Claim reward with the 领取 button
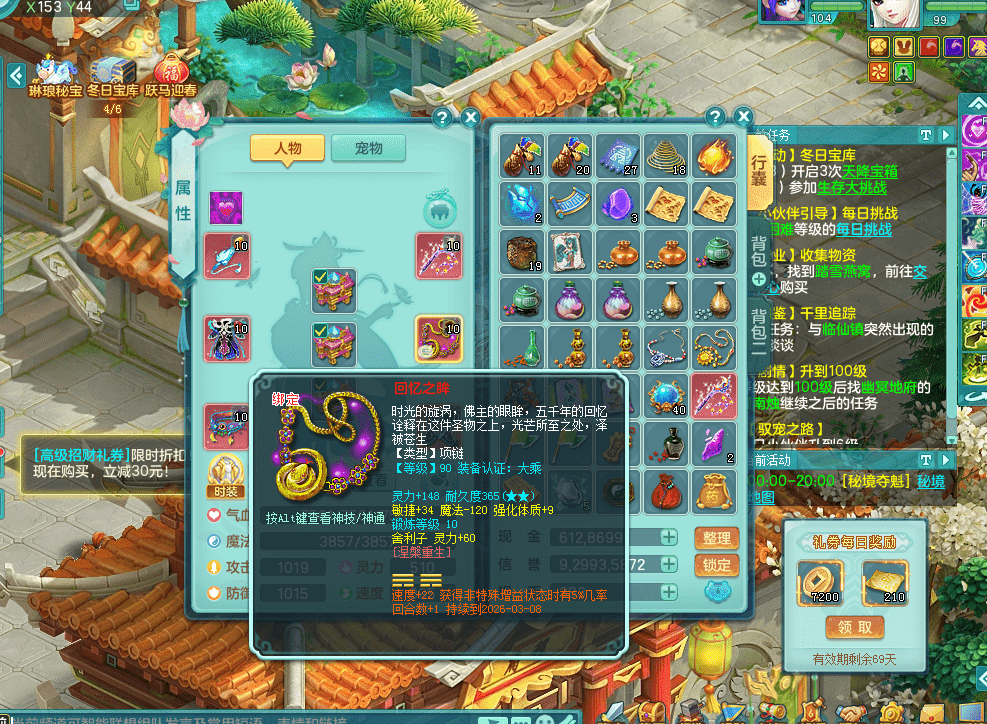Viewport: 987px width, 724px height. (854, 627)
